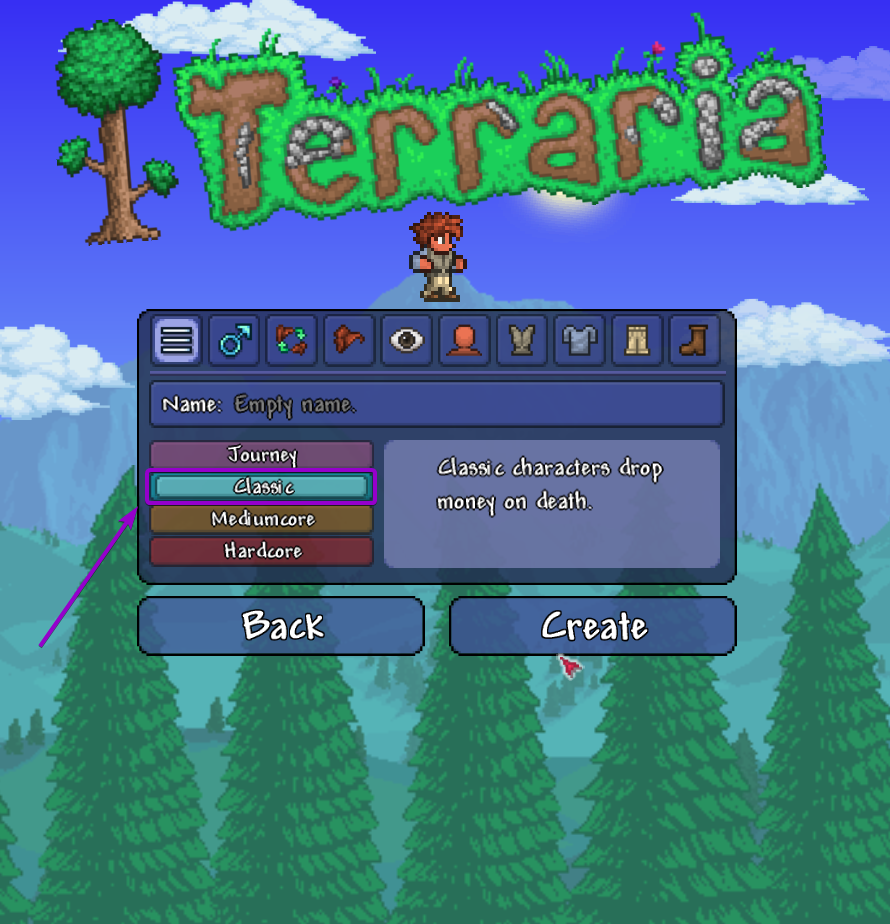
Task: Pick Mediumcore character mode
Action: pyautogui.click(x=262, y=519)
